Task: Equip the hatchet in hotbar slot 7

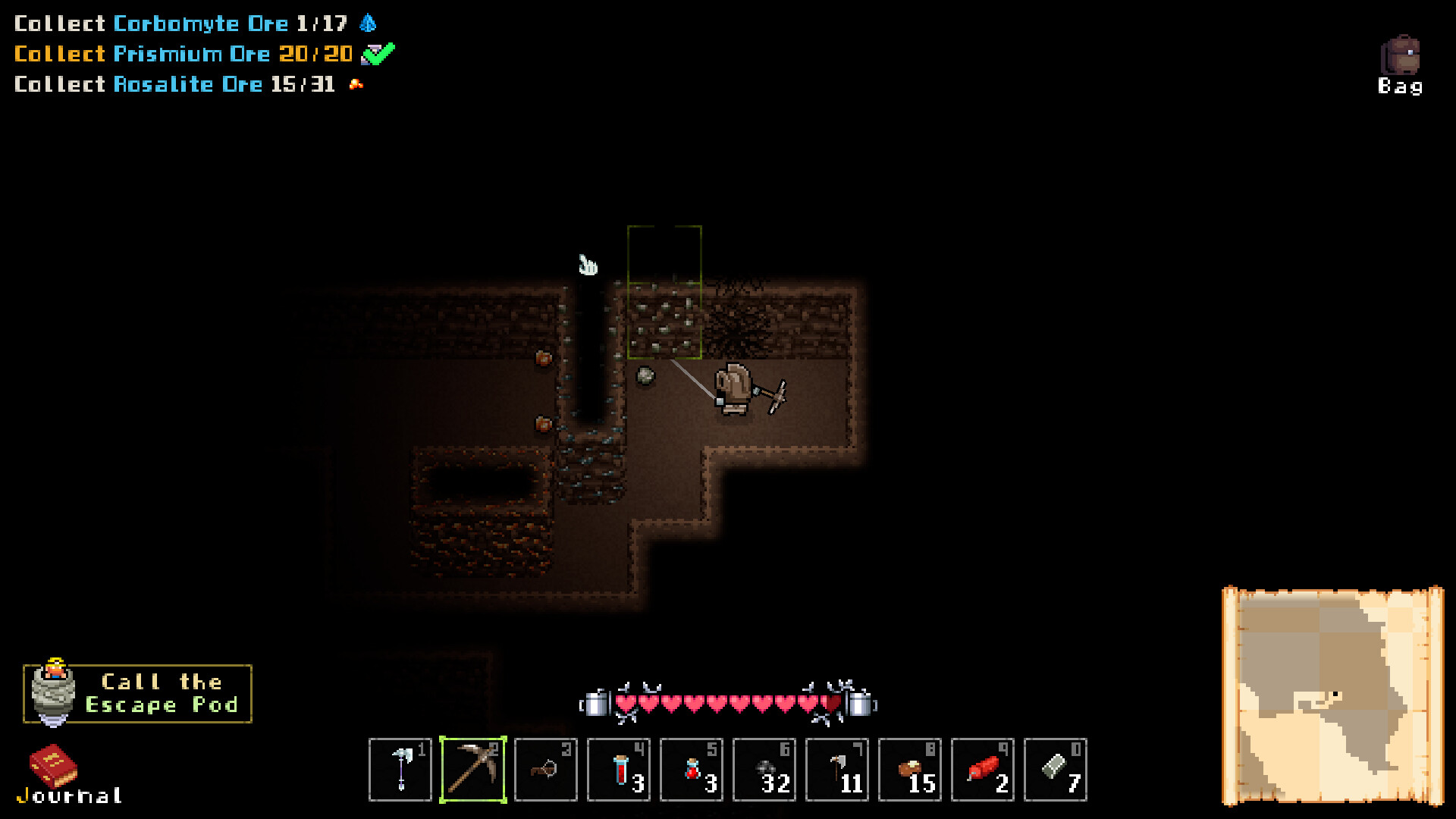Action: click(836, 770)
